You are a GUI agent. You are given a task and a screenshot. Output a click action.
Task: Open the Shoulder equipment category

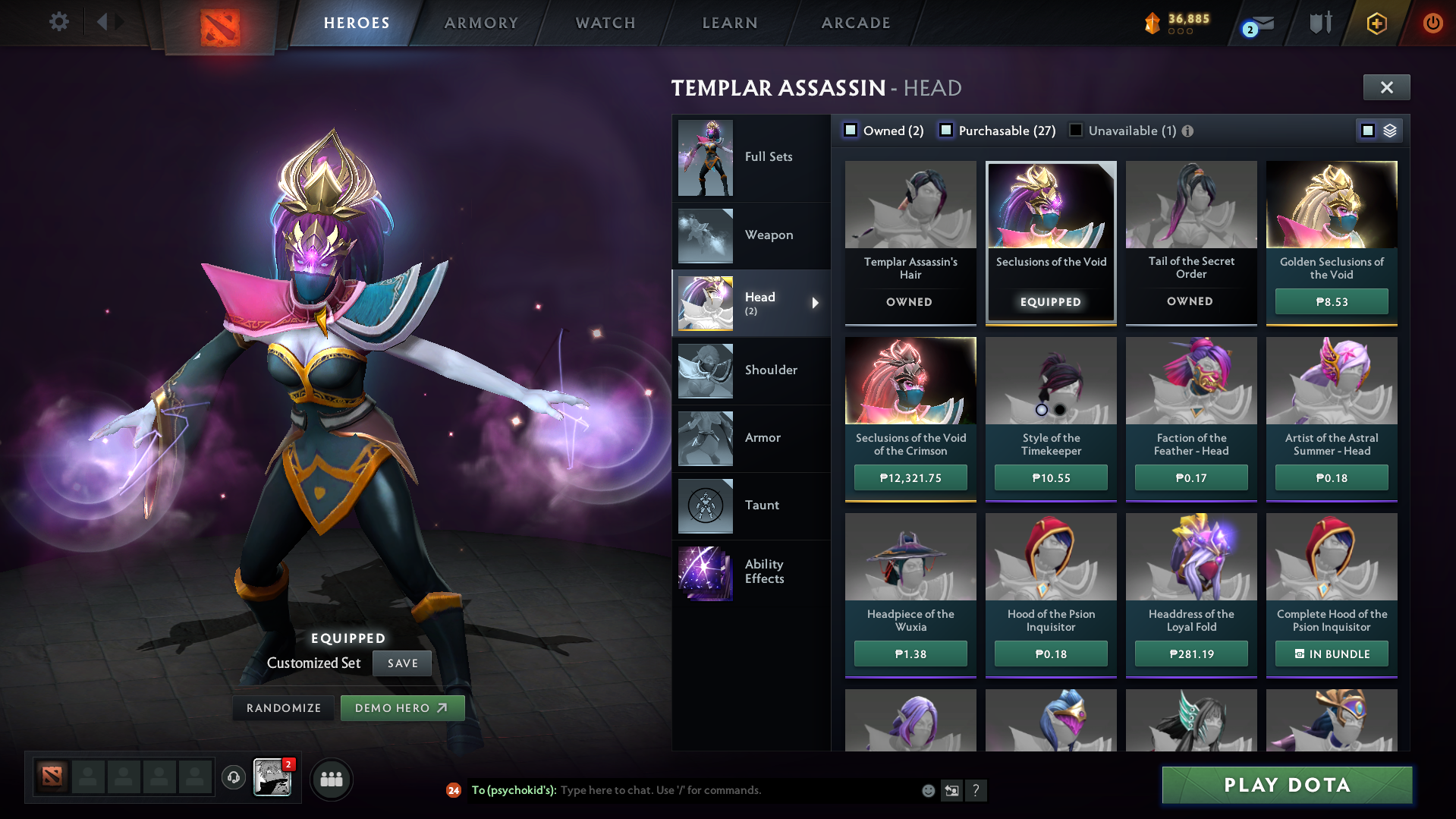tap(771, 370)
